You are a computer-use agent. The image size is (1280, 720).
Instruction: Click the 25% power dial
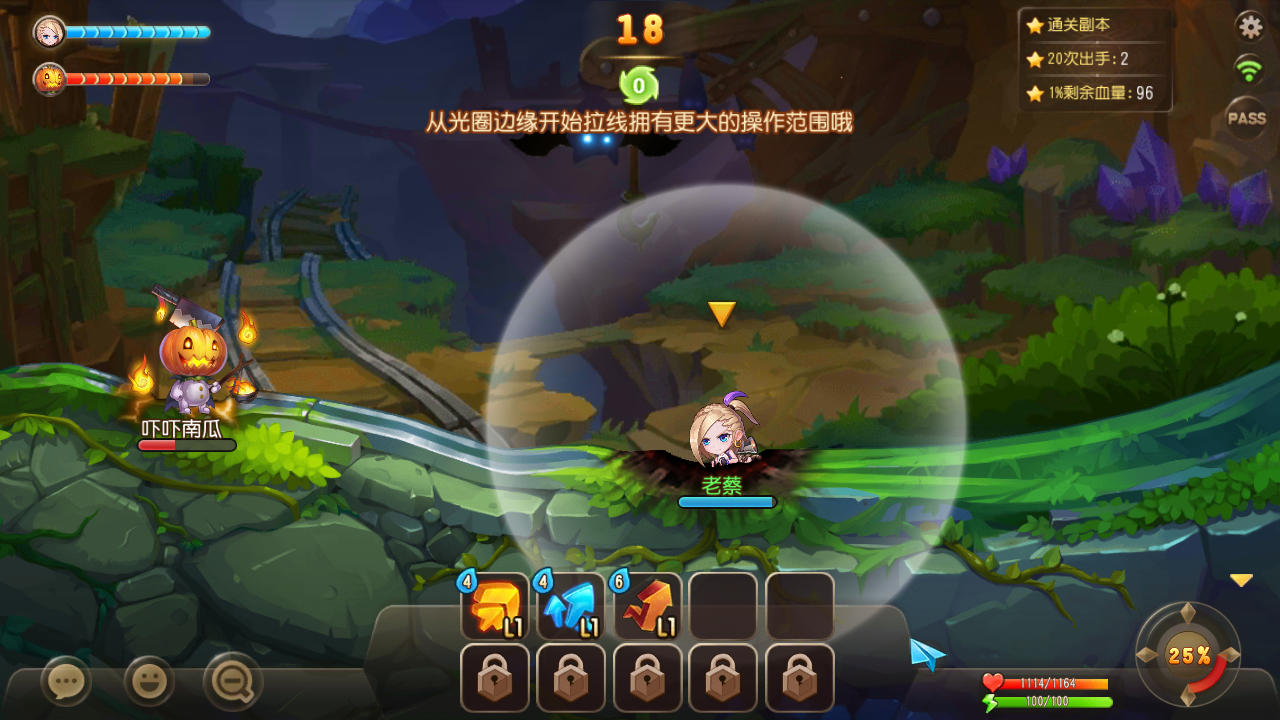[x=1188, y=655]
